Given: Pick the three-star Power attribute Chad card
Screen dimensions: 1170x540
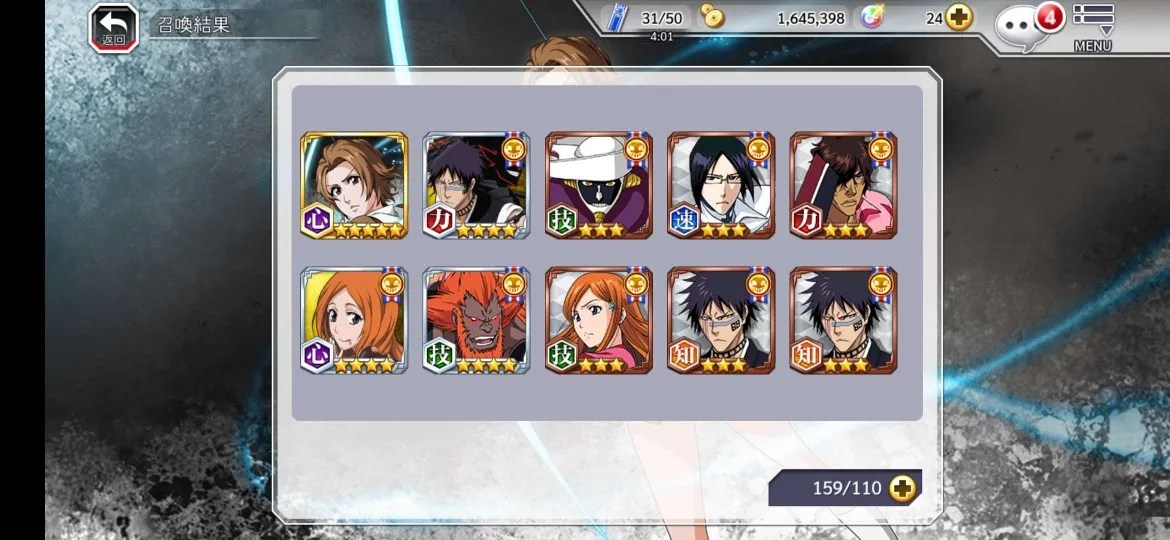Looking at the screenshot, I should pyautogui.click(x=843, y=185).
